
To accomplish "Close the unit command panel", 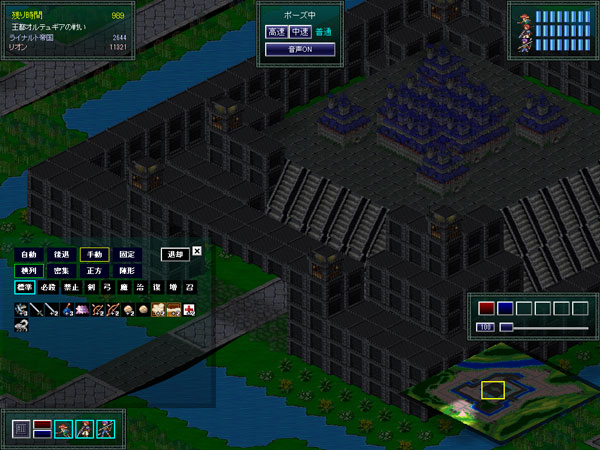I will [197, 251].
